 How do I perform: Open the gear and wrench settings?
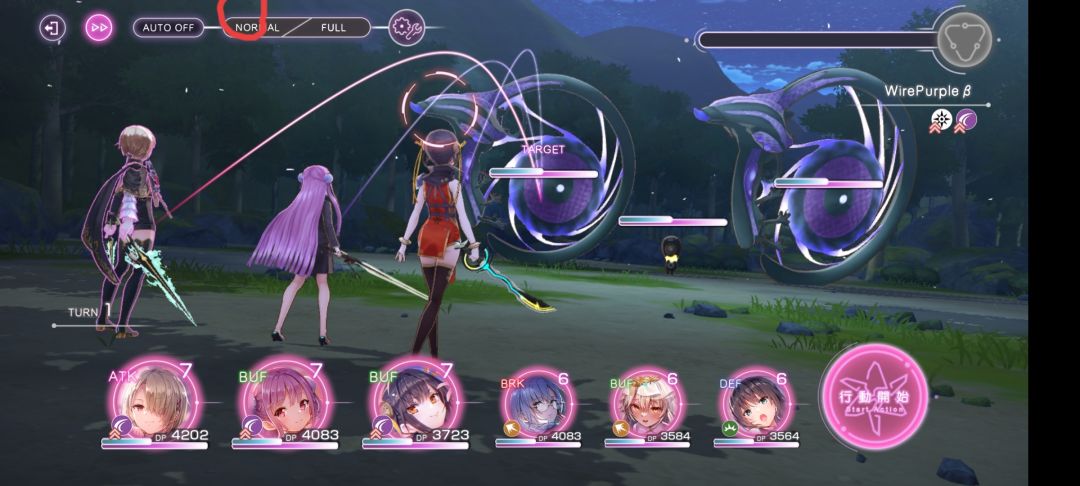click(406, 28)
